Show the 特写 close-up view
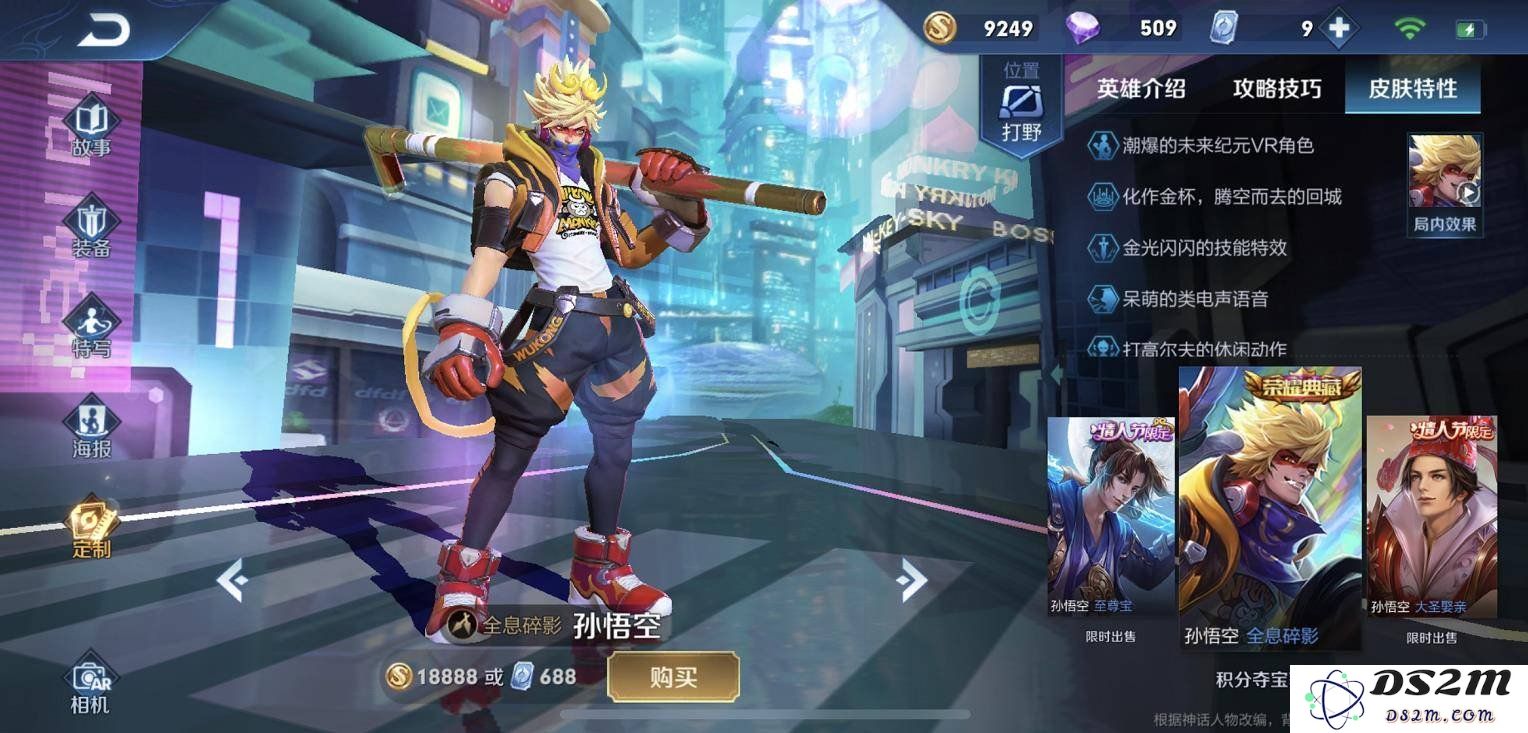 (x=91, y=328)
